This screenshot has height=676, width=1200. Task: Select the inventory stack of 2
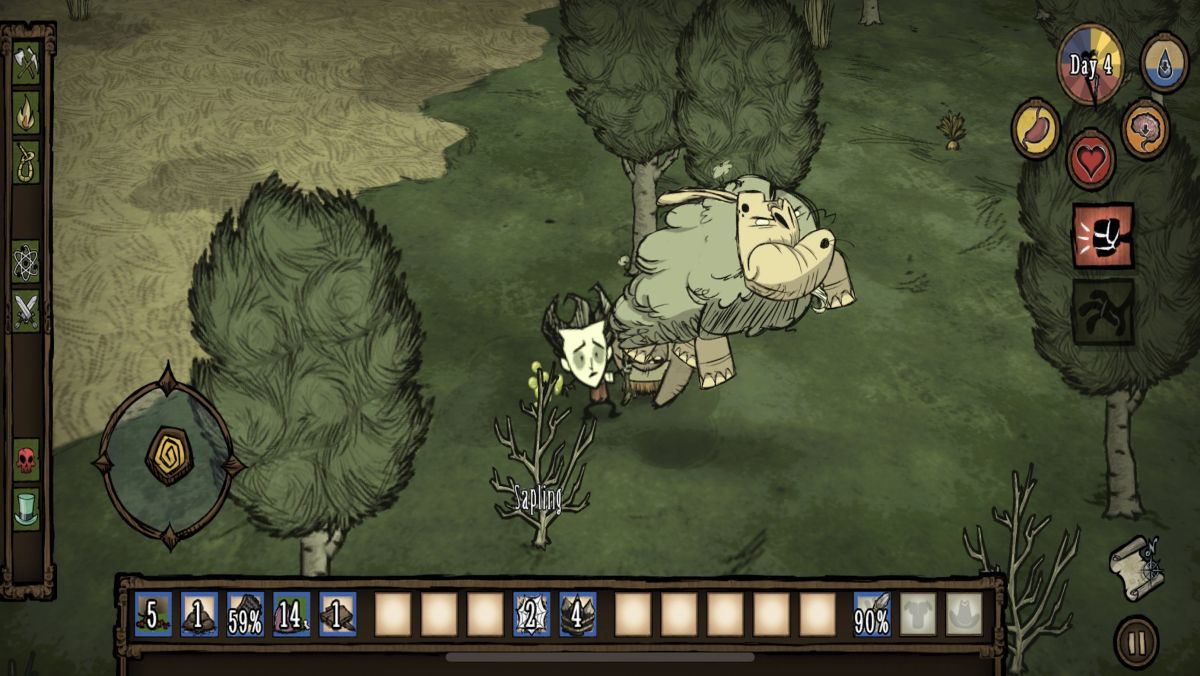[x=531, y=614]
